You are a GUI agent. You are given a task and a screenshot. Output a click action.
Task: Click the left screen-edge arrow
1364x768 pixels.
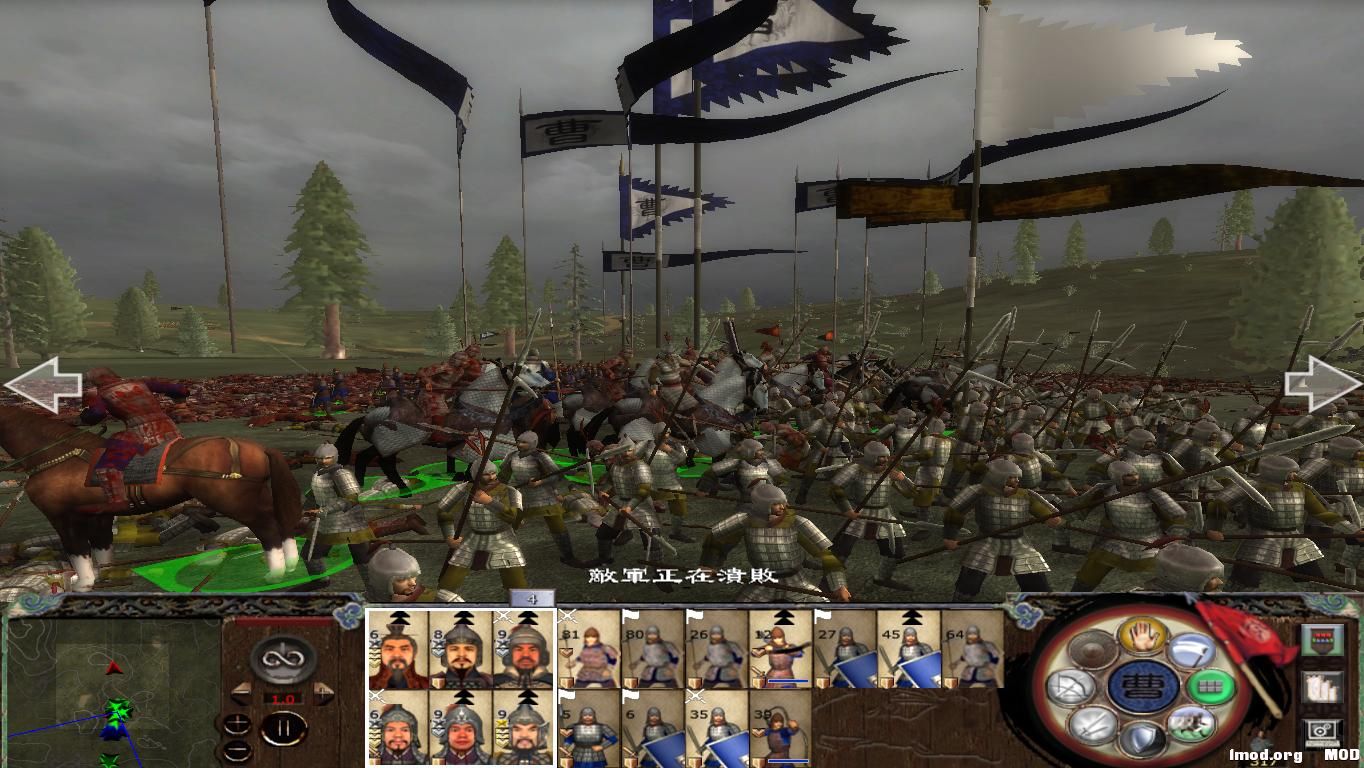click(x=45, y=385)
